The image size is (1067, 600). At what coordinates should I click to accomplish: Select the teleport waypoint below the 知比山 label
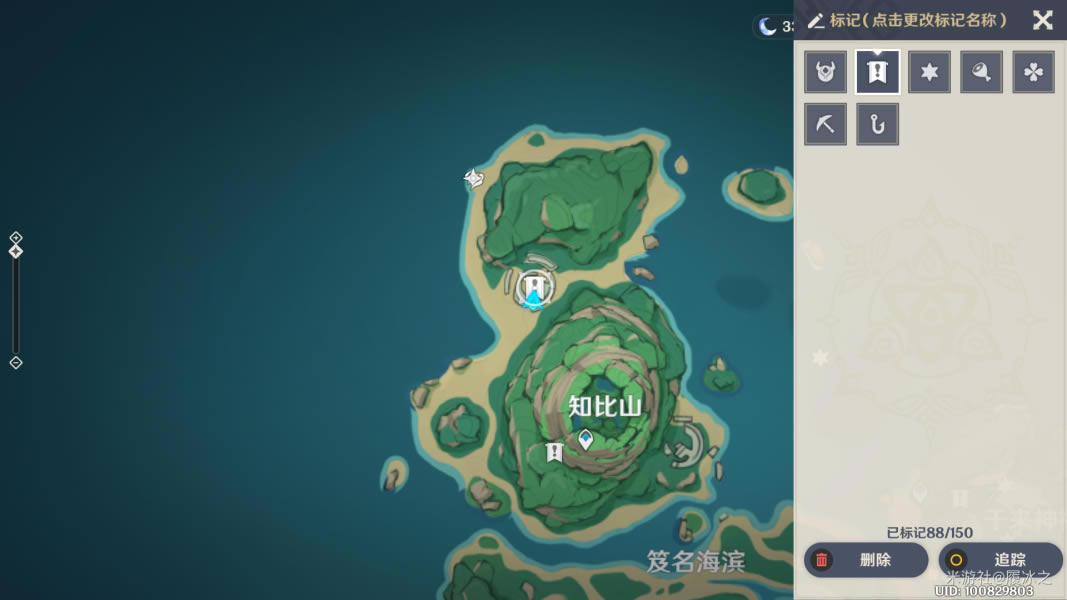pos(586,438)
